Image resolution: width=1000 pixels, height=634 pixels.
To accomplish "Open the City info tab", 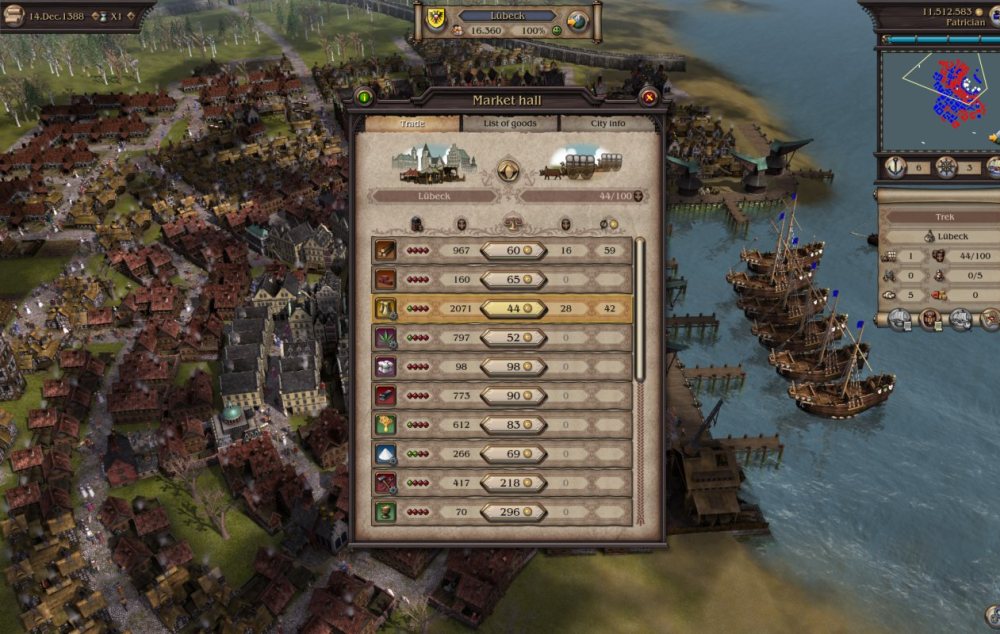I will [x=607, y=123].
